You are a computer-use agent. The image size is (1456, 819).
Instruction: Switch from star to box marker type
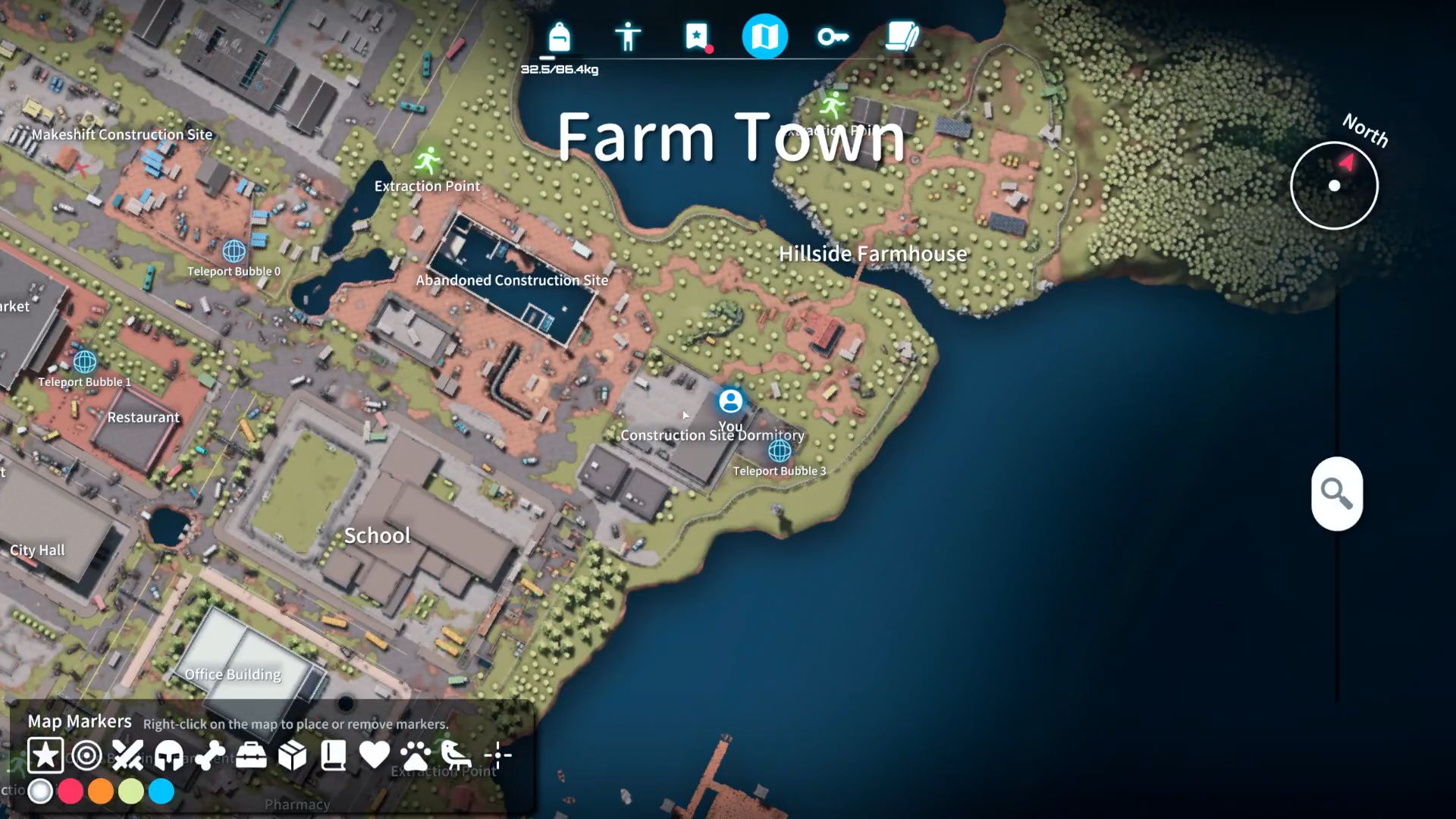pos(294,755)
